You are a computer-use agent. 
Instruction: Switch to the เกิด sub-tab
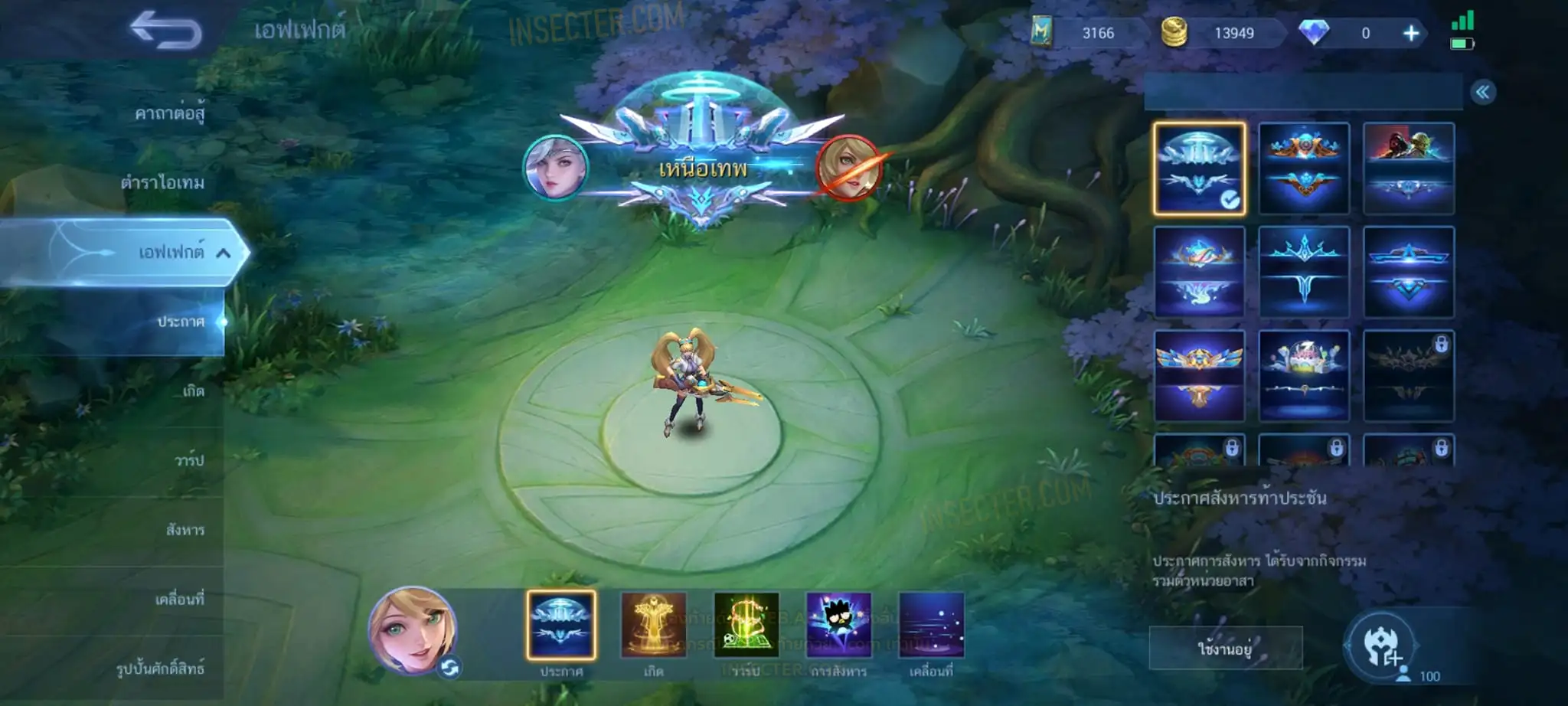coord(193,391)
